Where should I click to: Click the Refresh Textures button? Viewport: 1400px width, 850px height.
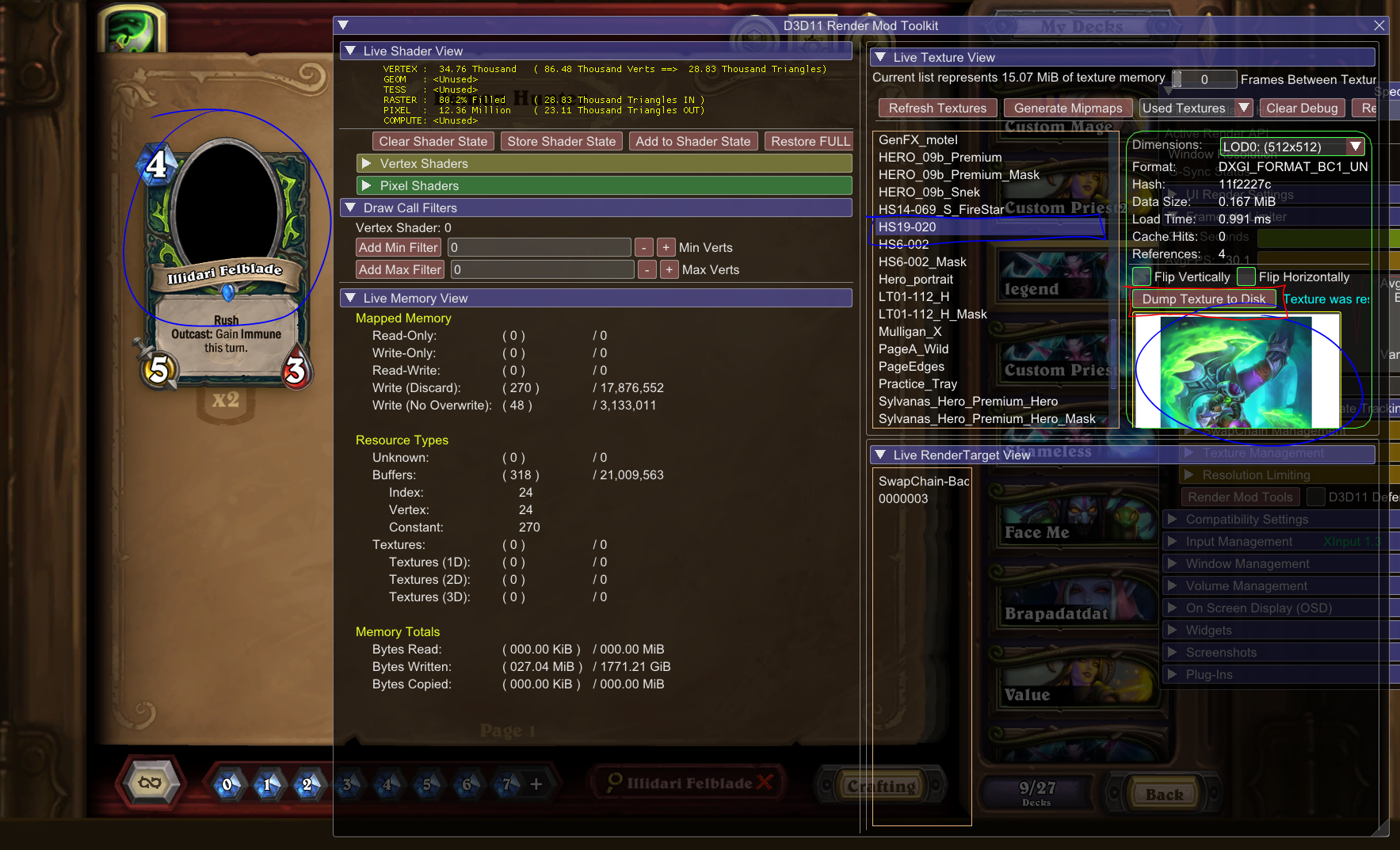tap(937, 108)
